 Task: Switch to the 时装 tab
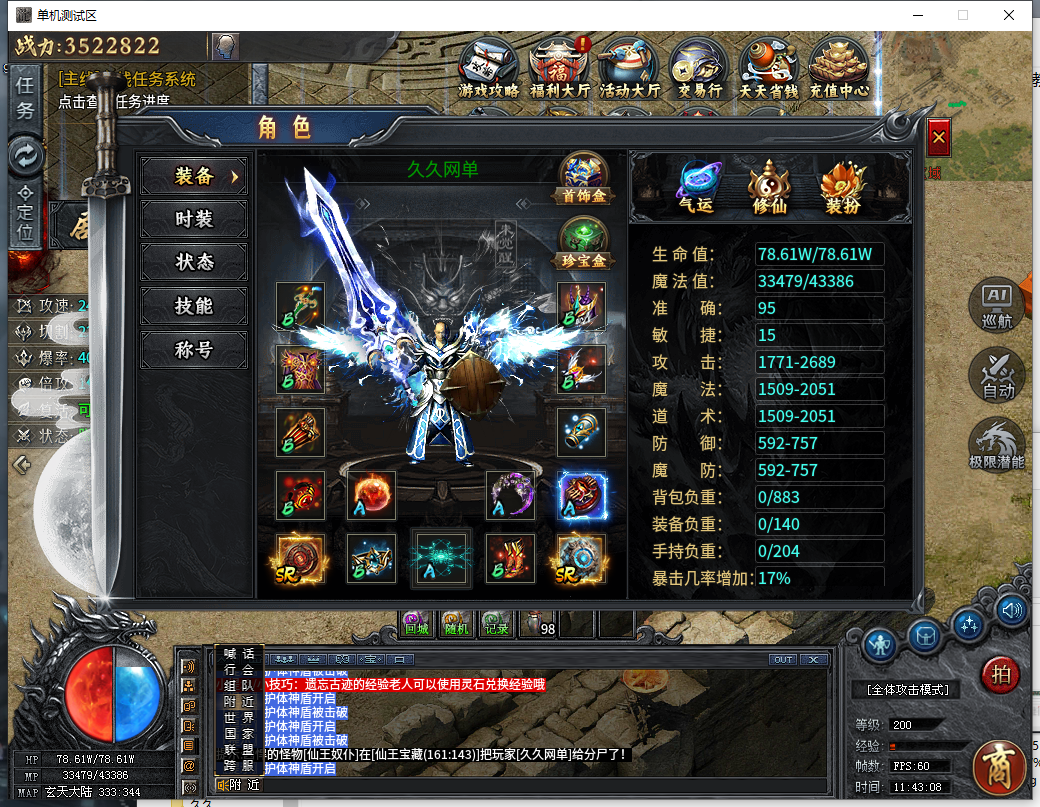coord(194,219)
